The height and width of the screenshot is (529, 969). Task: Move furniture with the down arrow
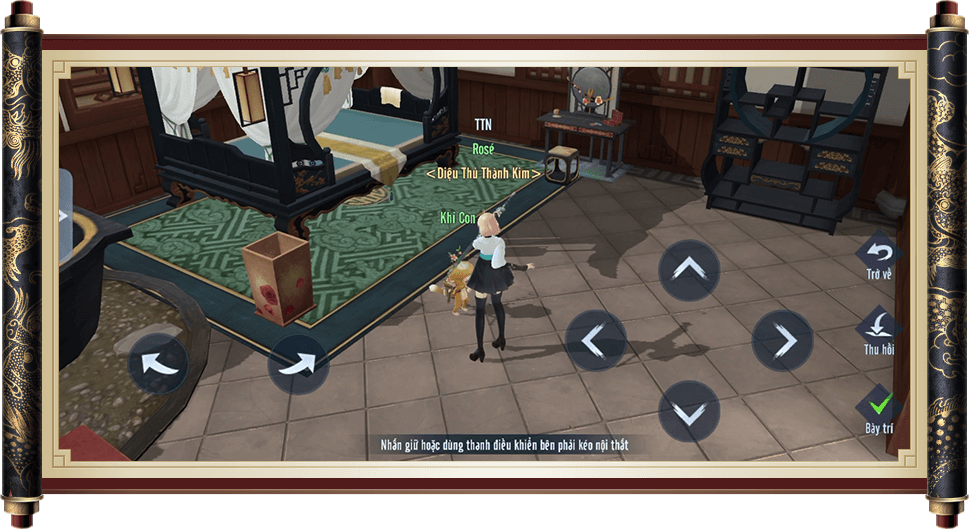[689, 411]
